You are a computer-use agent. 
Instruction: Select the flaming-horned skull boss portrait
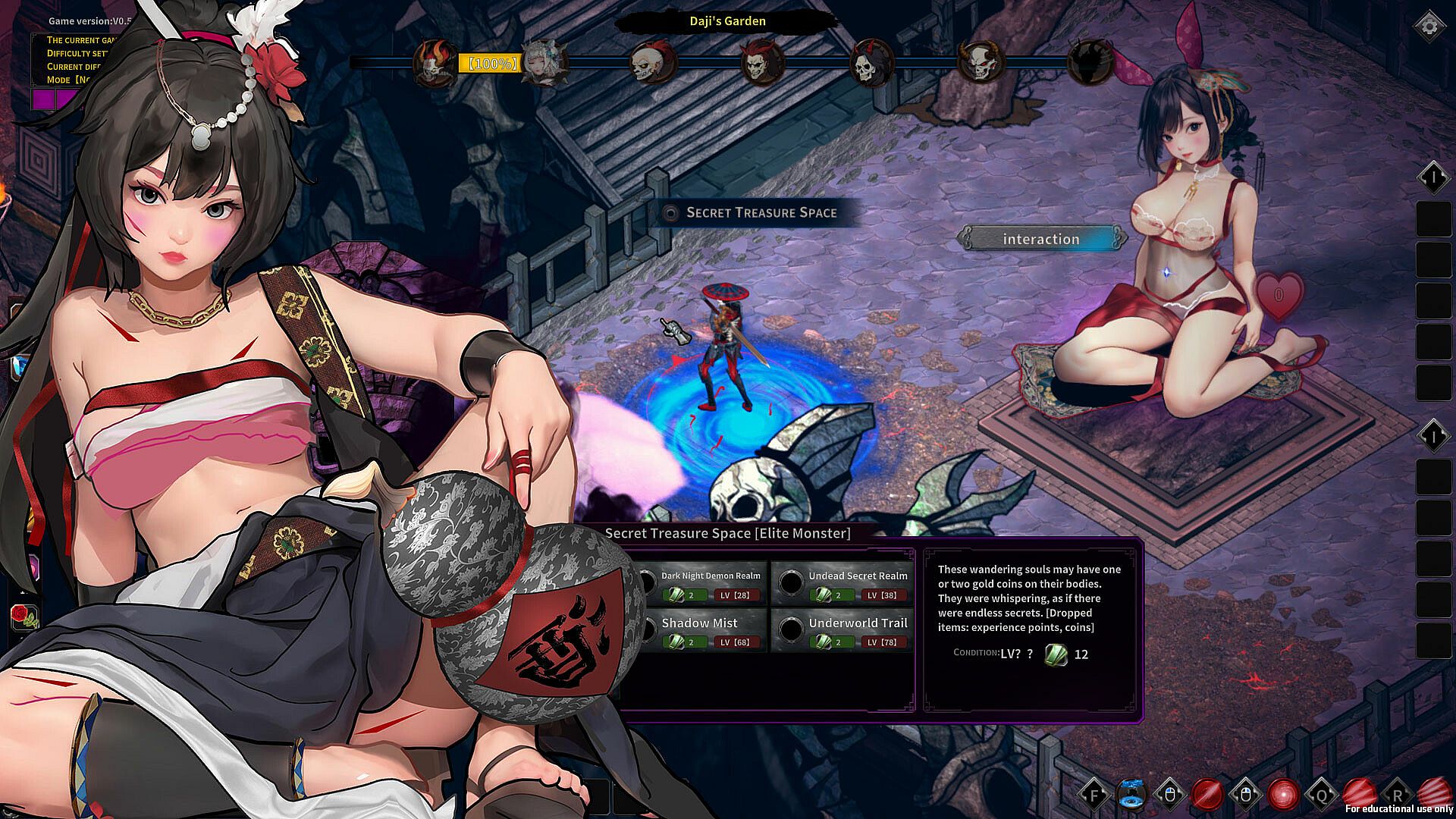click(x=435, y=63)
